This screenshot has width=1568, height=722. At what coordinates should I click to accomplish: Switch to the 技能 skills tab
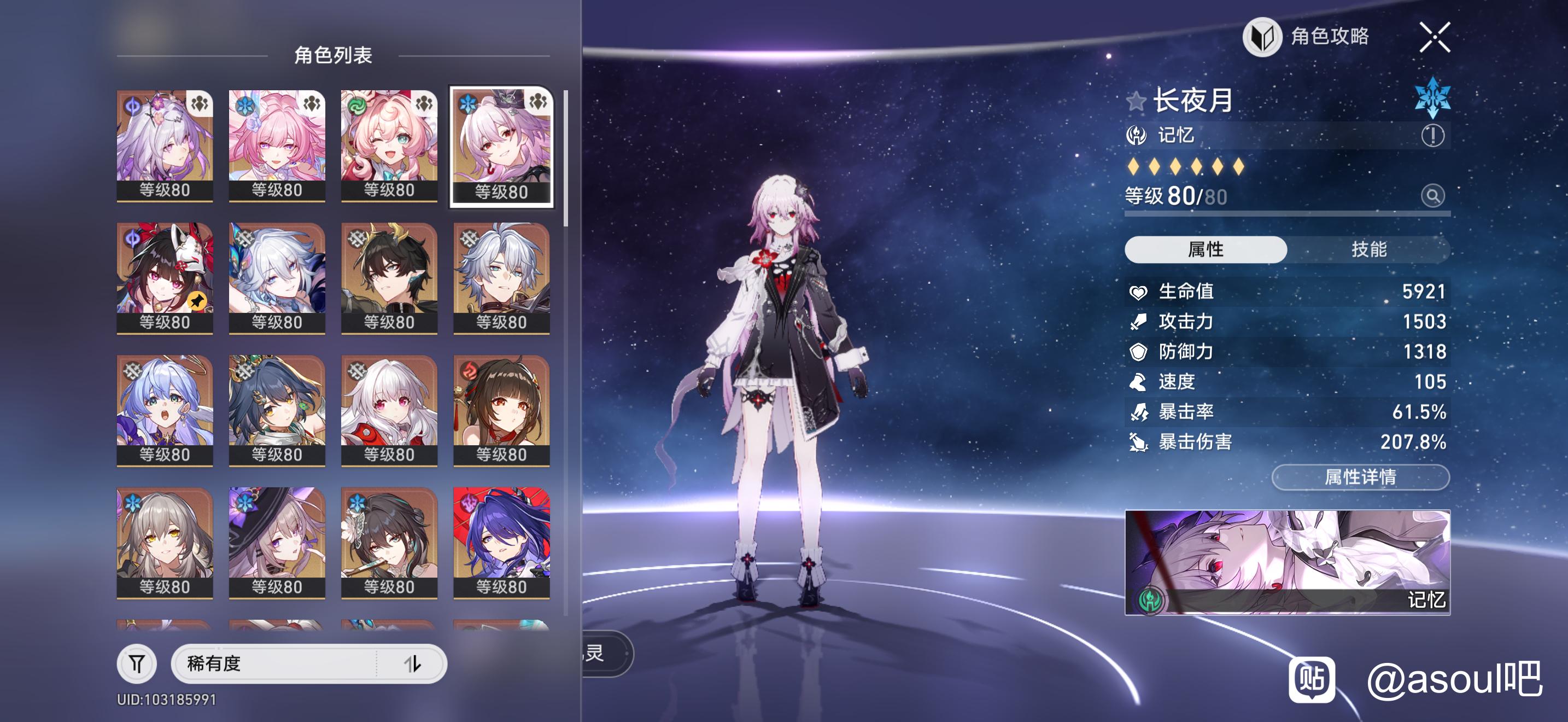pyautogui.click(x=1368, y=249)
